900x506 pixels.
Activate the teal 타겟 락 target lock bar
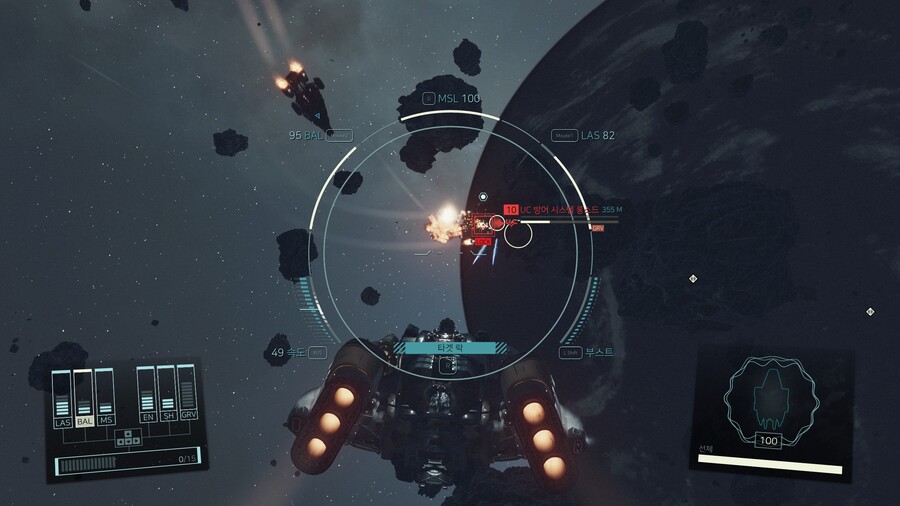(449, 347)
